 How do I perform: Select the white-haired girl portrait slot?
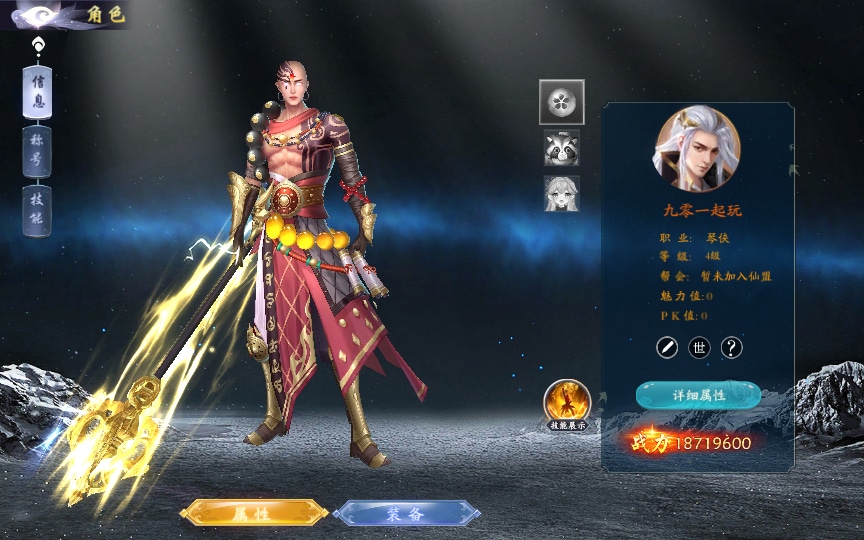[562, 193]
